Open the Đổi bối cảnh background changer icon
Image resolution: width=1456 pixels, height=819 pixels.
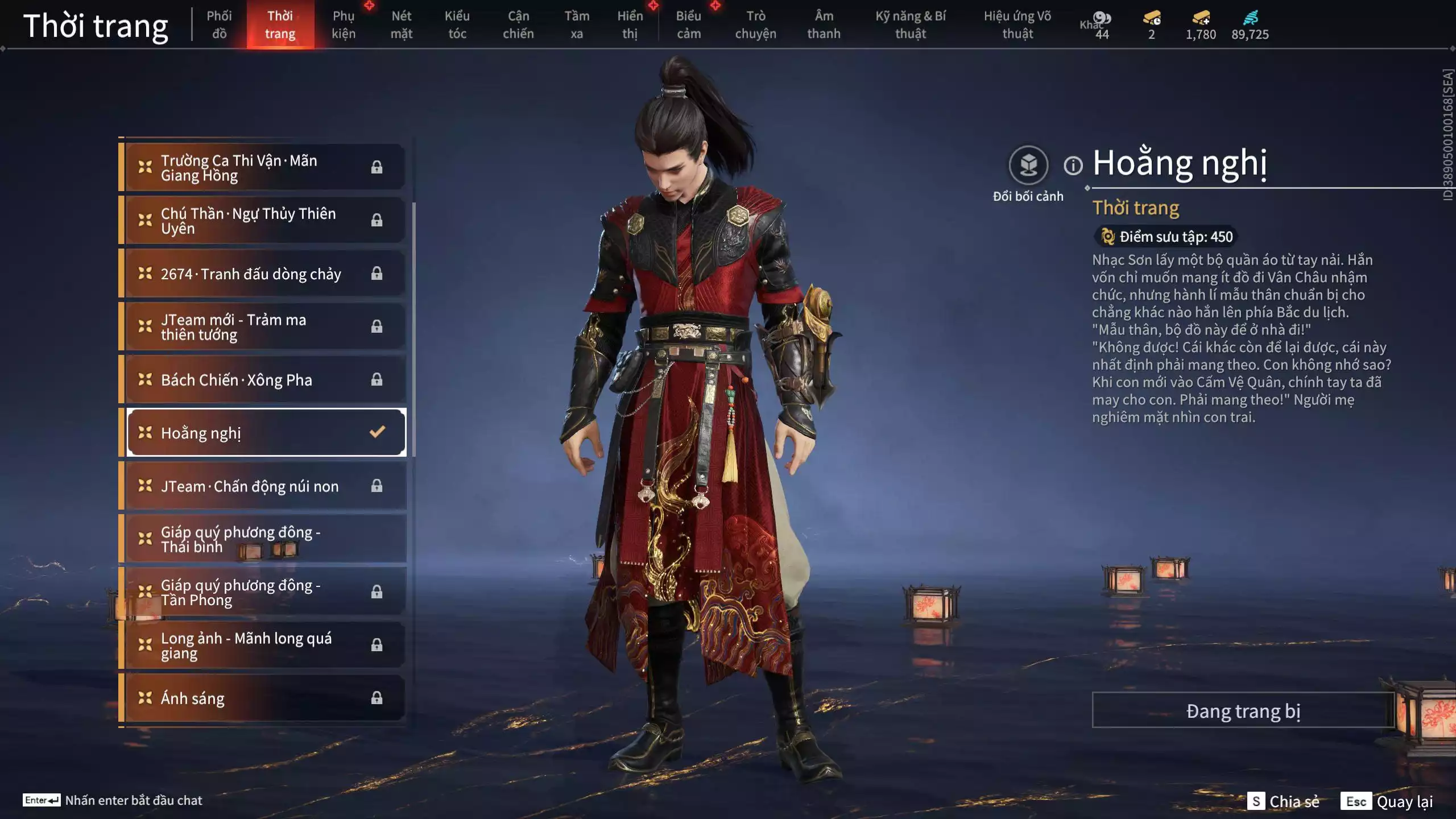[1027, 166]
